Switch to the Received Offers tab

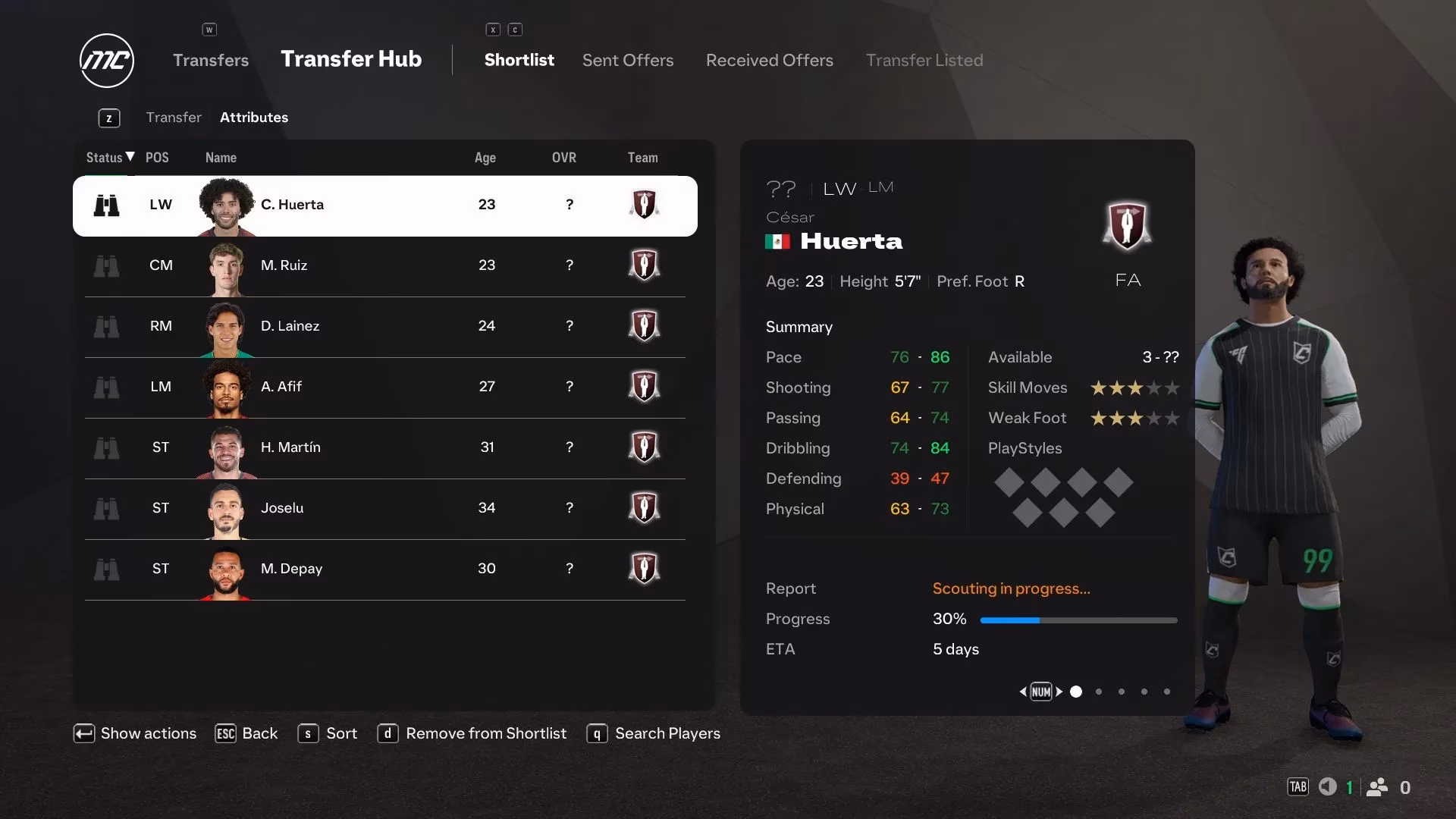point(769,60)
